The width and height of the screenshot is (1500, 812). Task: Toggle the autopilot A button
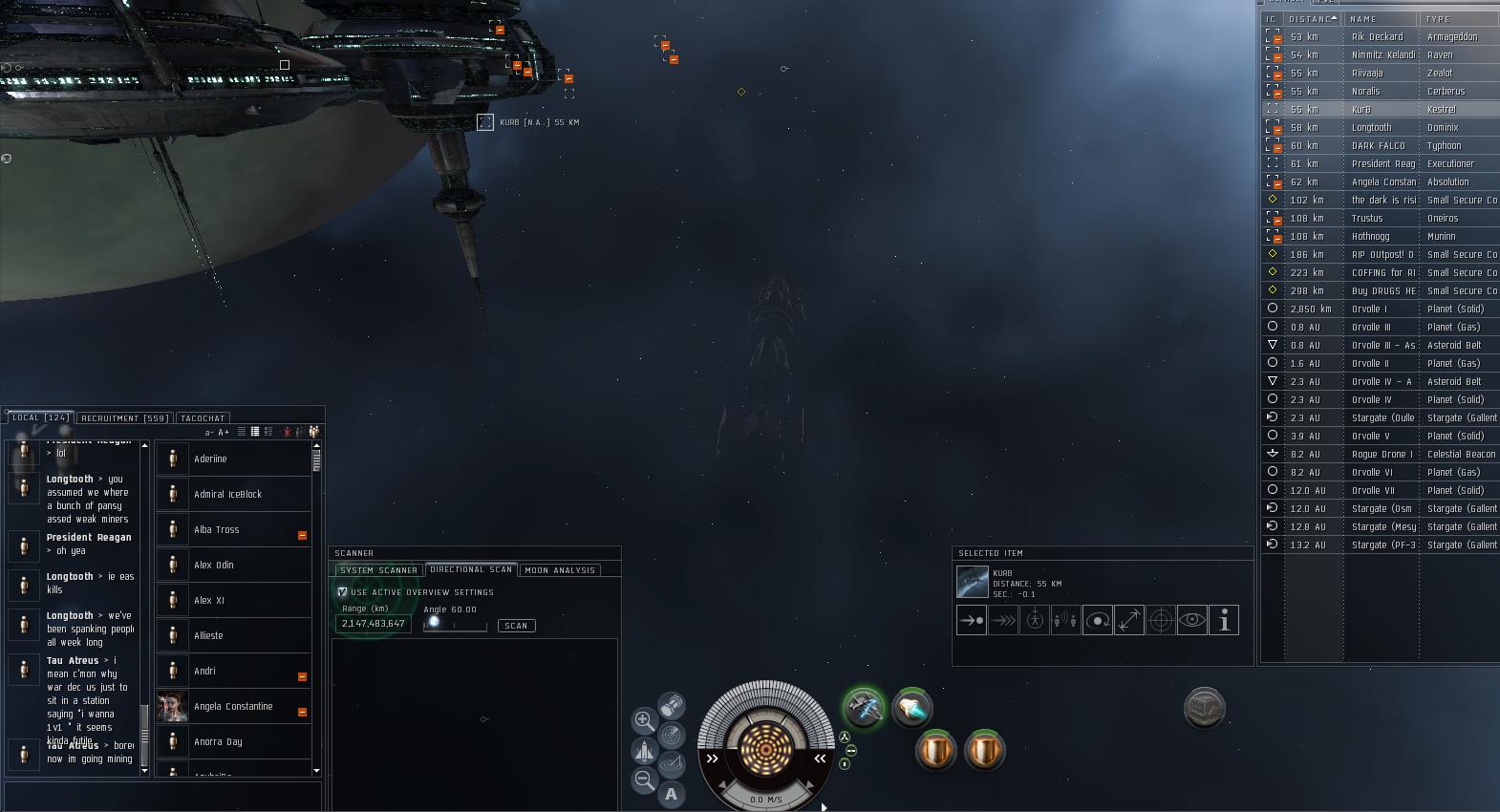pyautogui.click(x=672, y=794)
